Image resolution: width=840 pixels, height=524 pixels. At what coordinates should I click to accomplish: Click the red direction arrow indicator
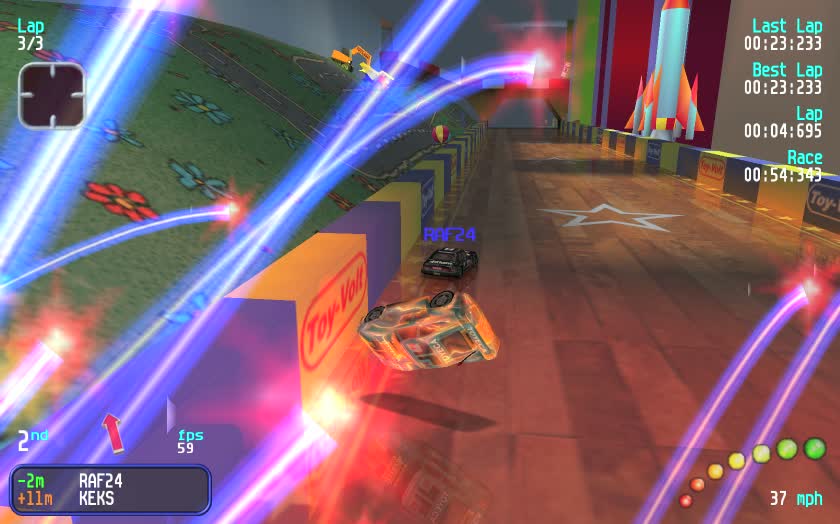pyautogui.click(x=113, y=432)
